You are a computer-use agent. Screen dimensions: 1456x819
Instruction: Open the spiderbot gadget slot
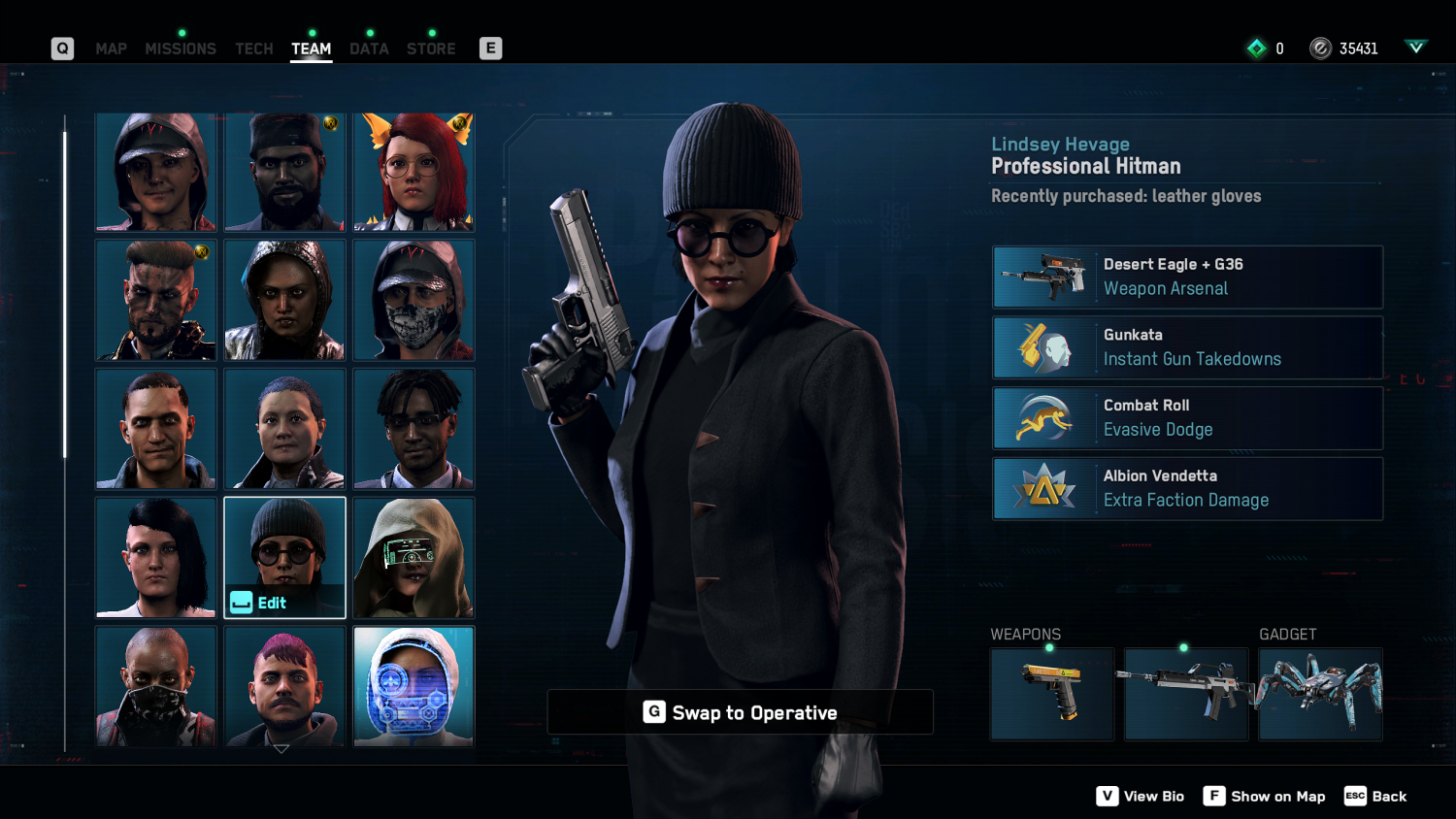(1320, 694)
